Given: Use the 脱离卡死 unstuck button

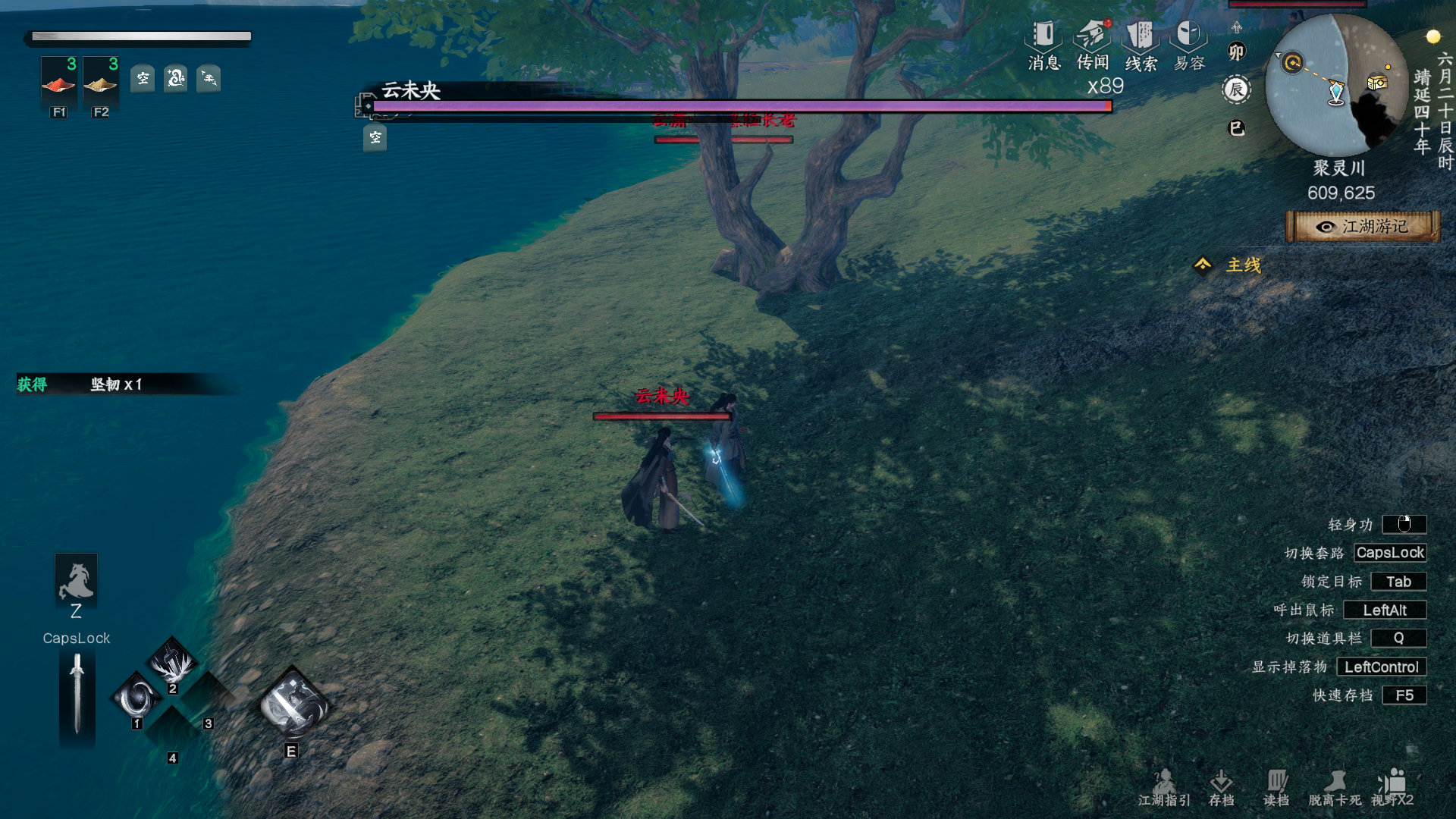Looking at the screenshot, I should point(1335,787).
